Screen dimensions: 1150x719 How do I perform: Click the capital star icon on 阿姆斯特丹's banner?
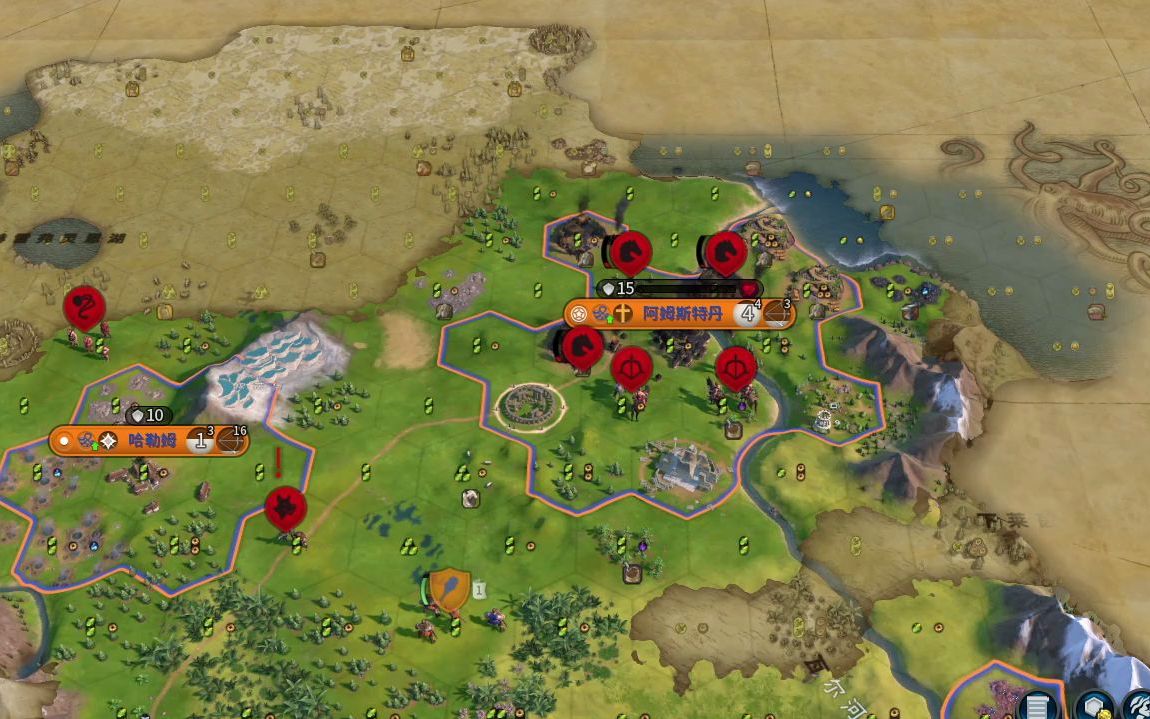pyautogui.click(x=579, y=314)
